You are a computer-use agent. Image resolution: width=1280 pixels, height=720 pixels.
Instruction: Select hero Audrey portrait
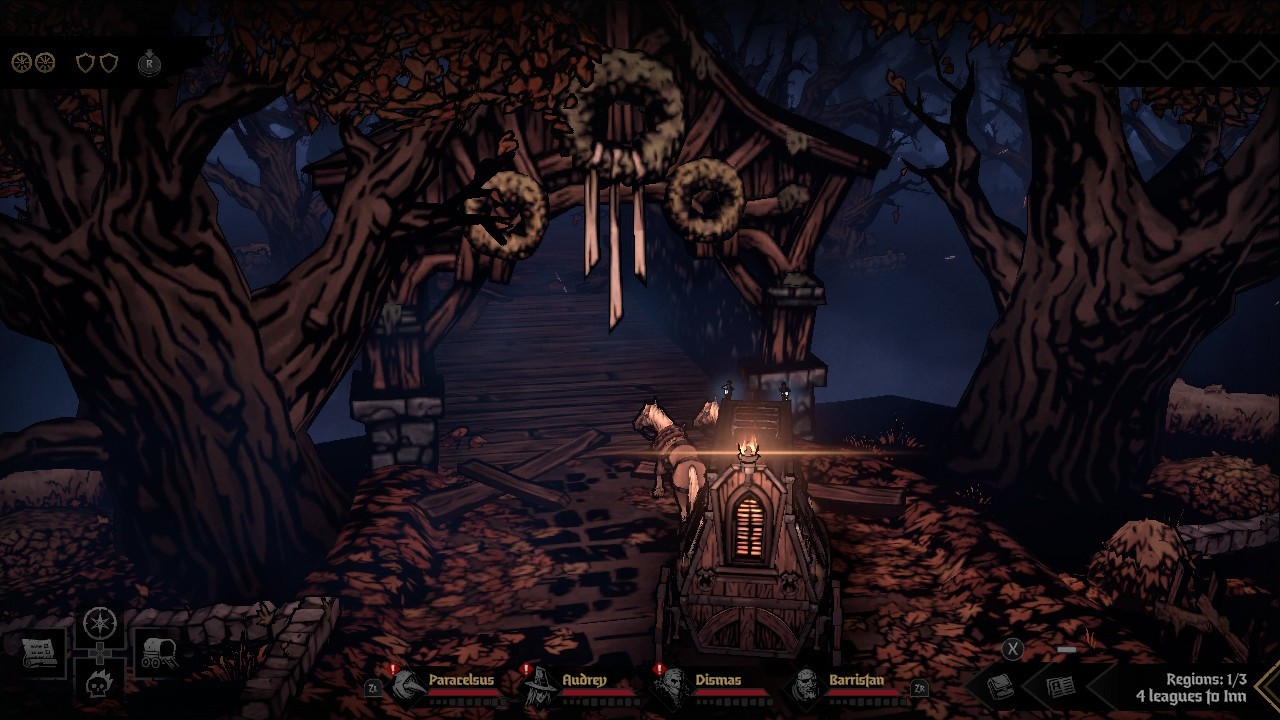coord(541,685)
